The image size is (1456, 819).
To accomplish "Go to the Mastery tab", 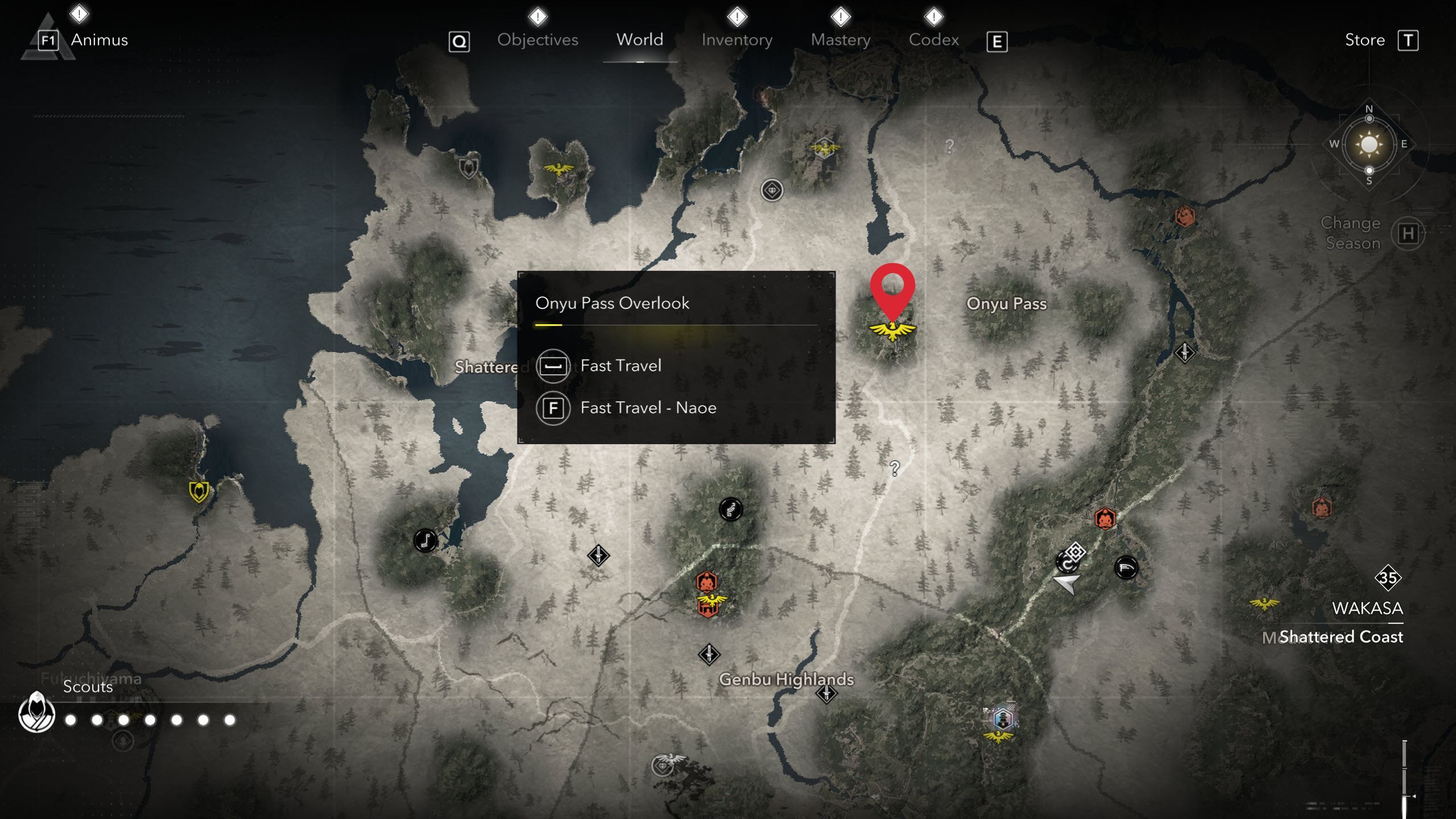I will pos(841,40).
